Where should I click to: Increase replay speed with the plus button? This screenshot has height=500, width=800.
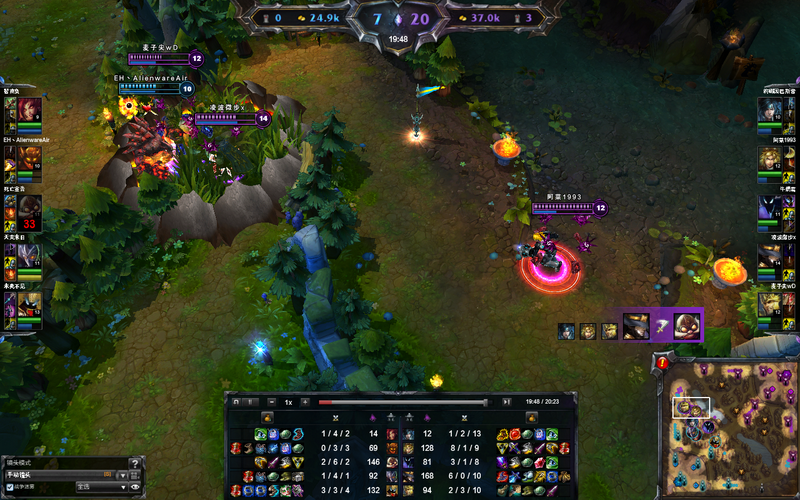coord(304,401)
